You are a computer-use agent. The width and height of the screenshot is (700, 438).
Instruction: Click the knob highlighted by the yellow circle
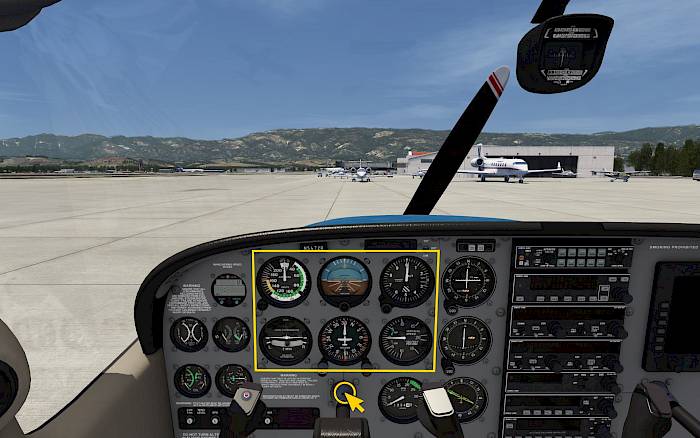coord(343,391)
